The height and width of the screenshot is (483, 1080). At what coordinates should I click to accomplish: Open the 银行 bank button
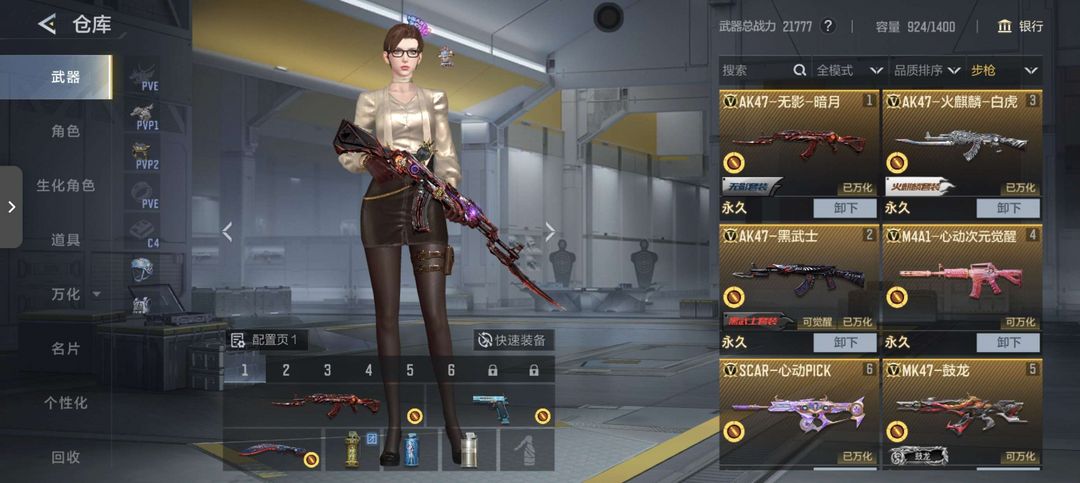1020,26
